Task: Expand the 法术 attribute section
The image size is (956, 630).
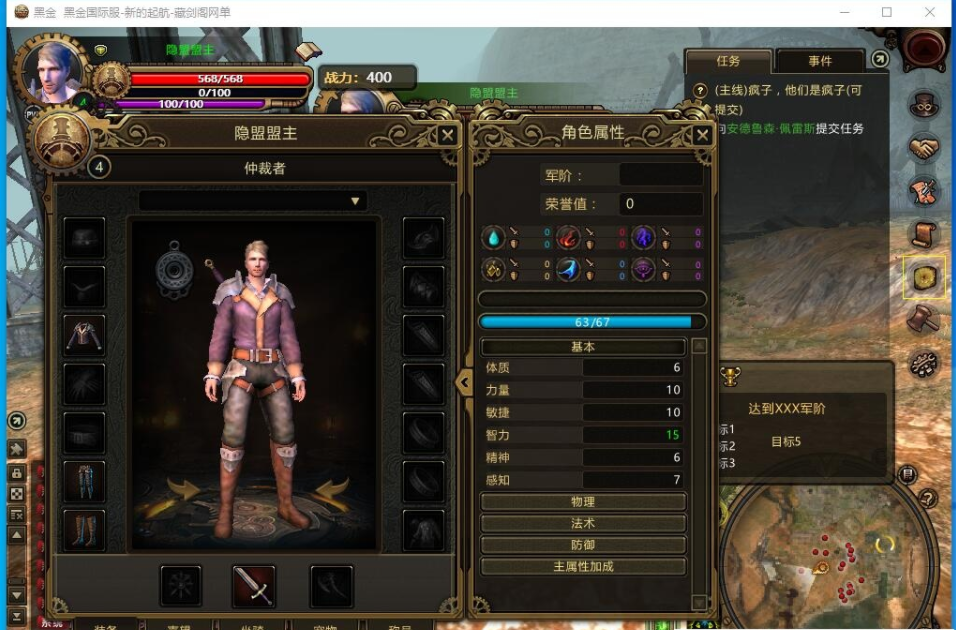Action: pos(583,523)
